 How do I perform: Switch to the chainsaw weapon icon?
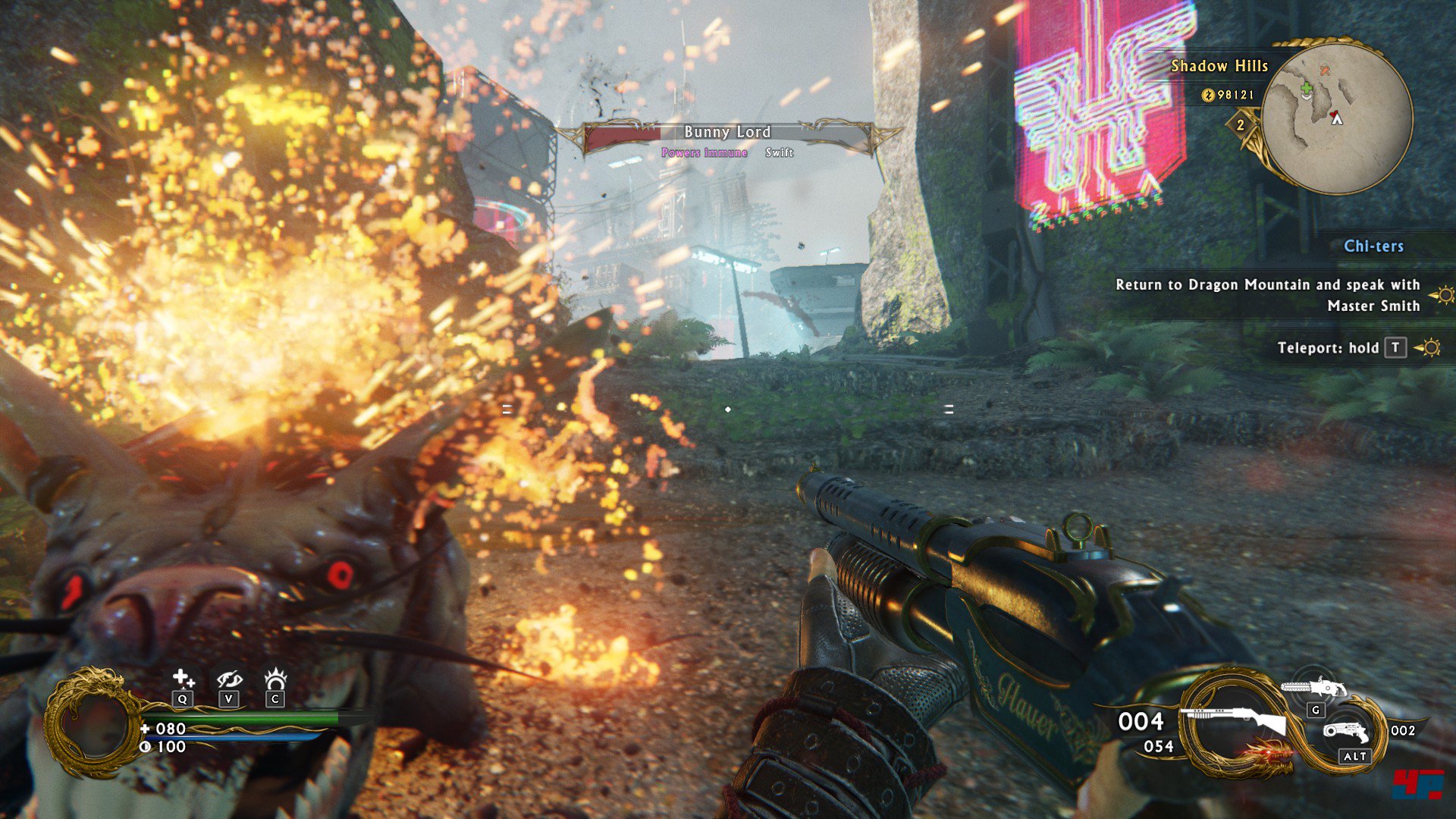pos(1313,689)
